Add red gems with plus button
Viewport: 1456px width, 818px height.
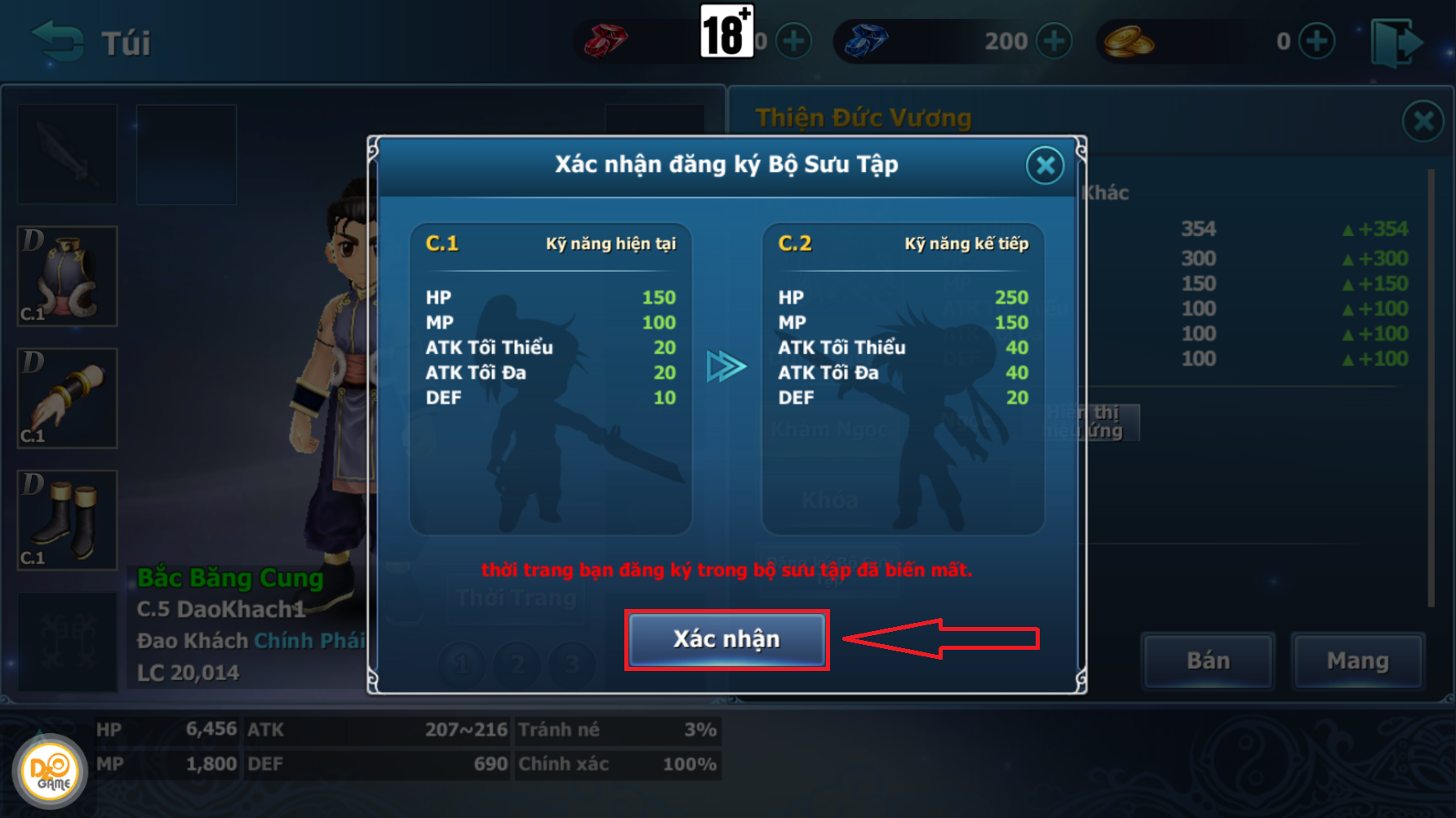793,41
